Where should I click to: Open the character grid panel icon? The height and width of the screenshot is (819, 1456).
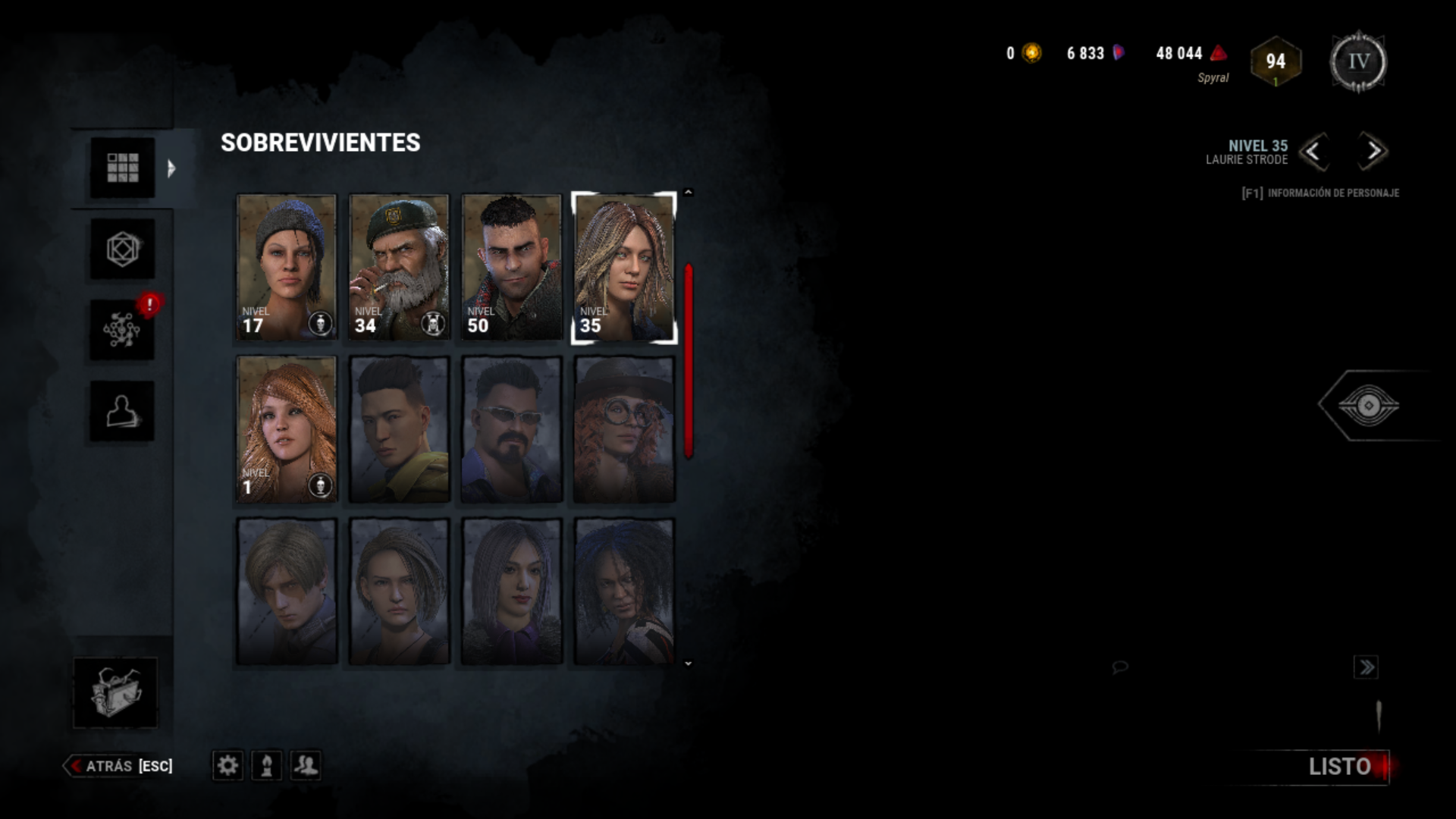click(122, 168)
